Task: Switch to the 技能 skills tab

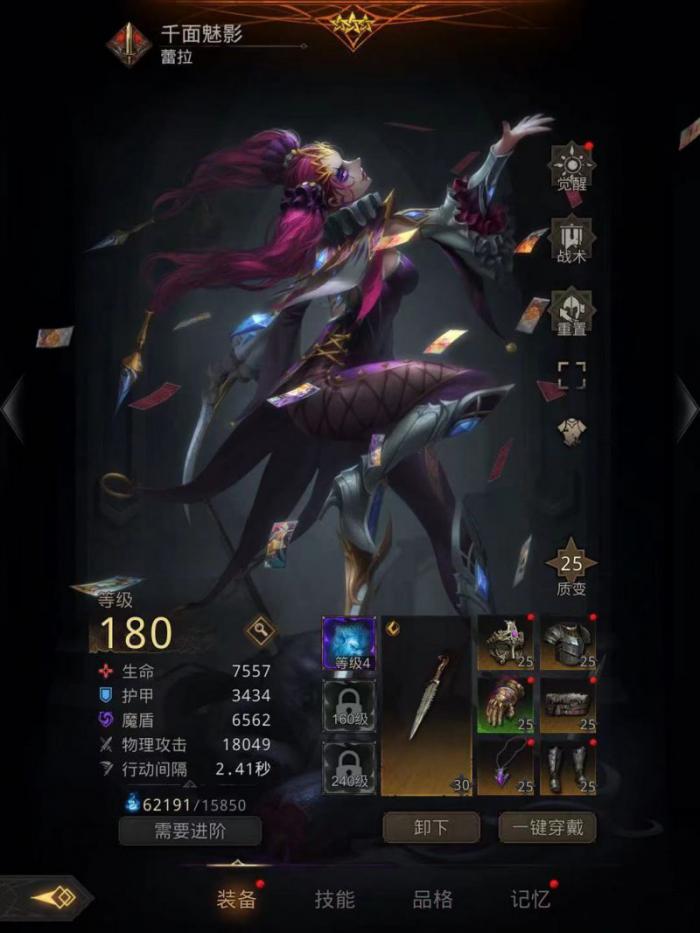Action: click(x=335, y=898)
